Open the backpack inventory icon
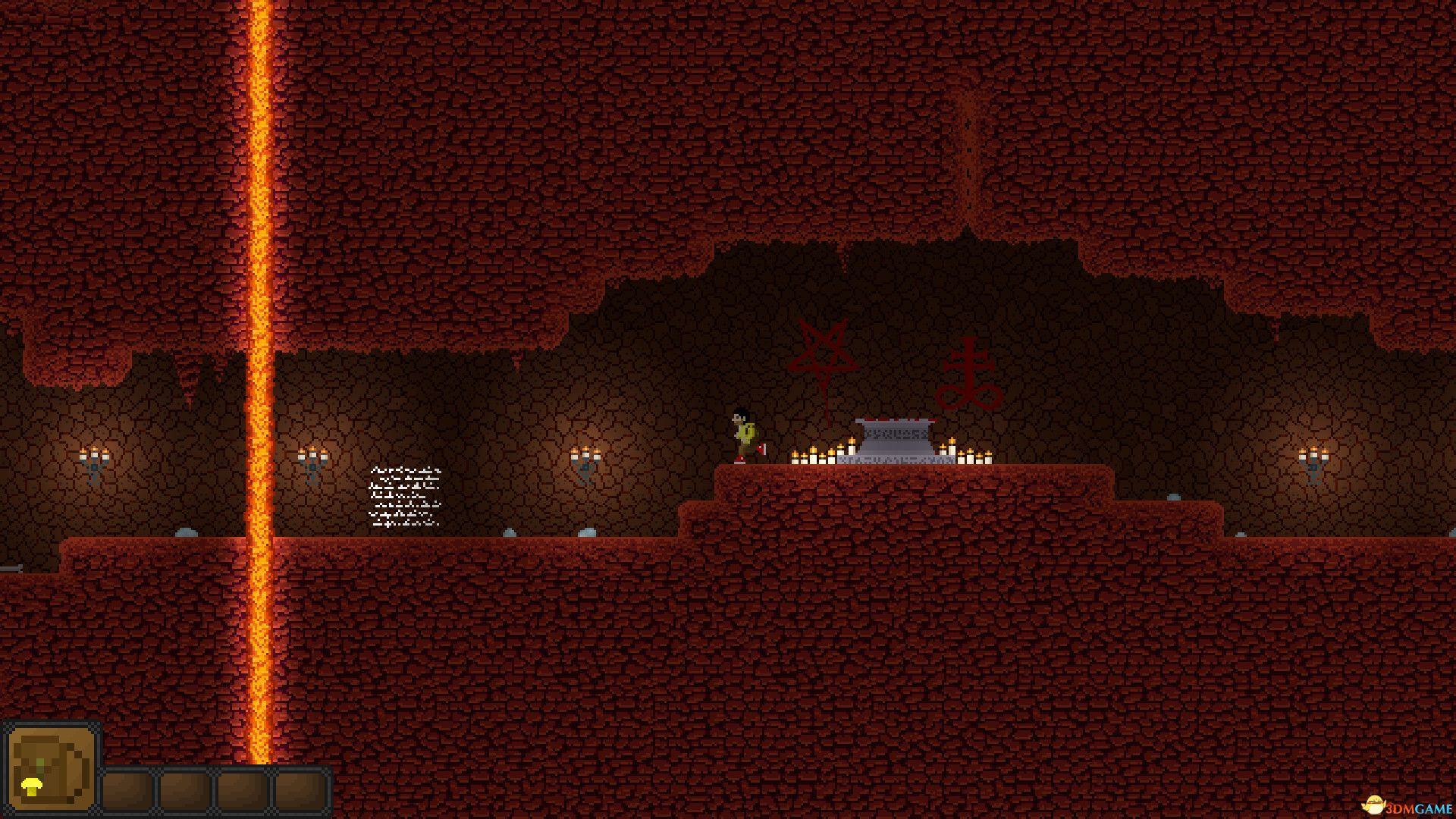 pyautogui.click(x=52, y=767)
